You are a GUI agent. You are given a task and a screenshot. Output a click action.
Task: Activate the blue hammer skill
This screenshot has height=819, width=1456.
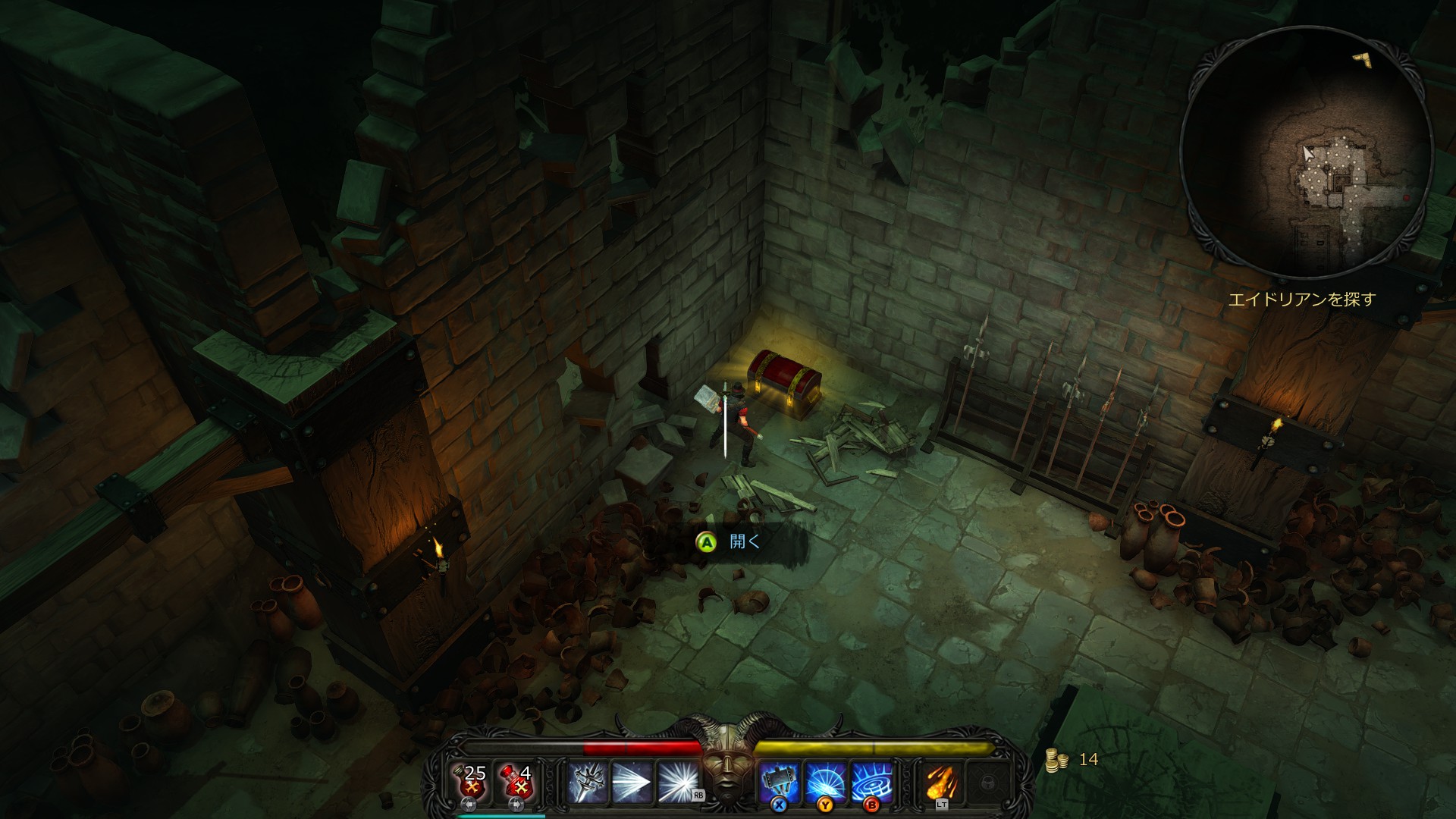pos(781,783)
